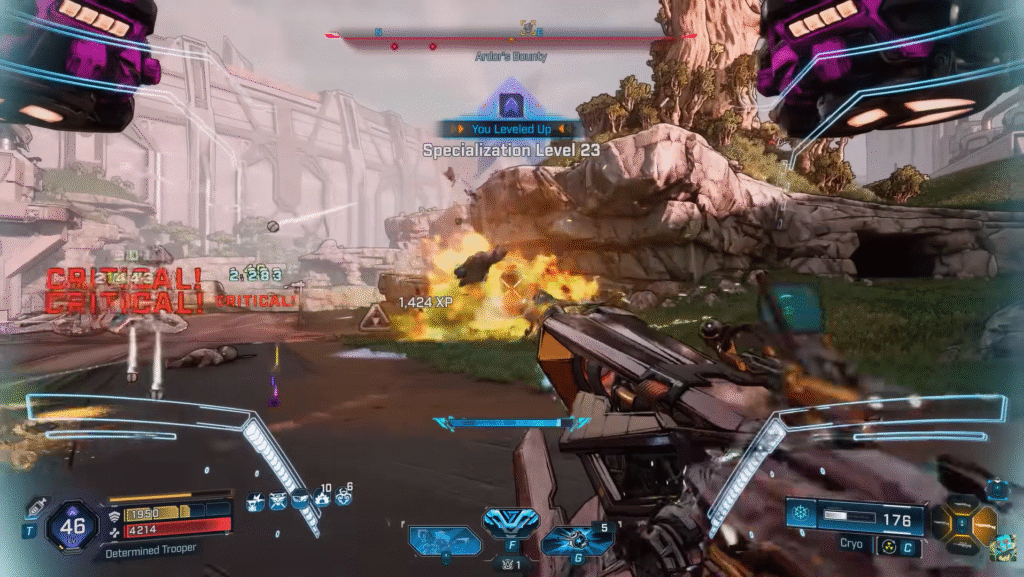
Task: Select the objective marker on compass
Action: tap(528, 28)
